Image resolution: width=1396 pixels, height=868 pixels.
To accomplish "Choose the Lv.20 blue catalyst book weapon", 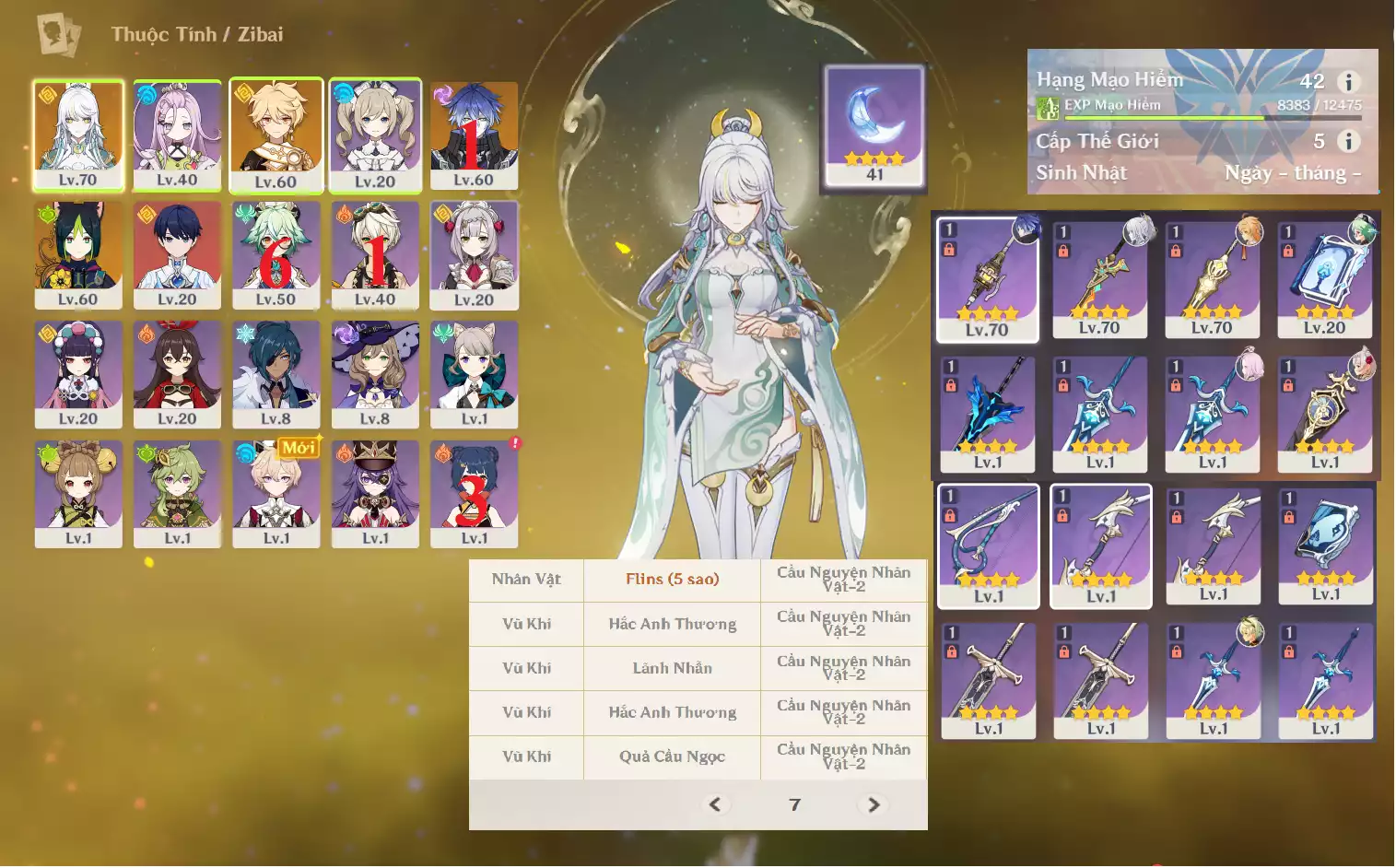I will pyautogui.click(x=1324, y=279).
